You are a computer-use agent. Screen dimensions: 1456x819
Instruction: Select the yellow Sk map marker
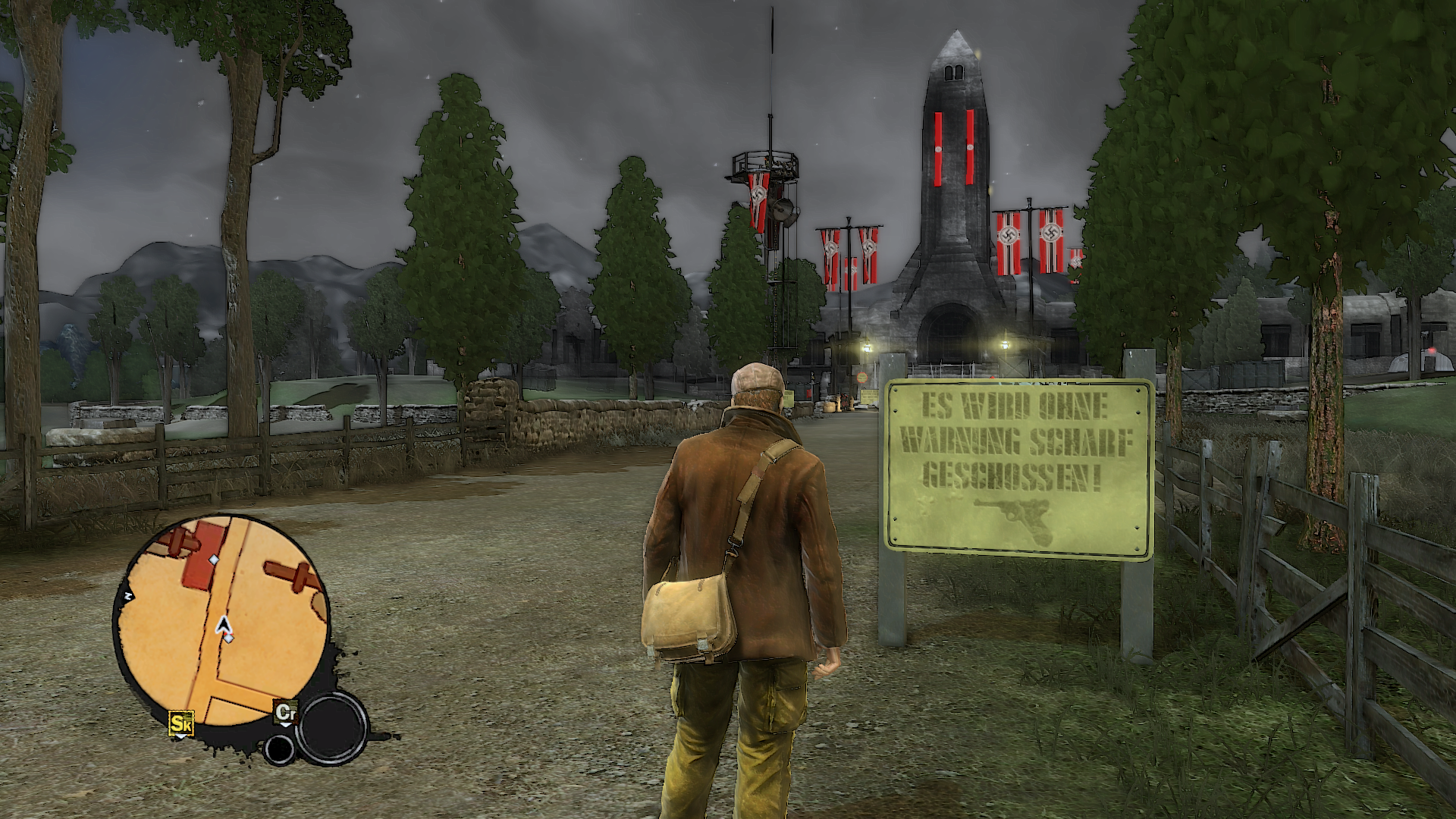[x=181, y=724]
